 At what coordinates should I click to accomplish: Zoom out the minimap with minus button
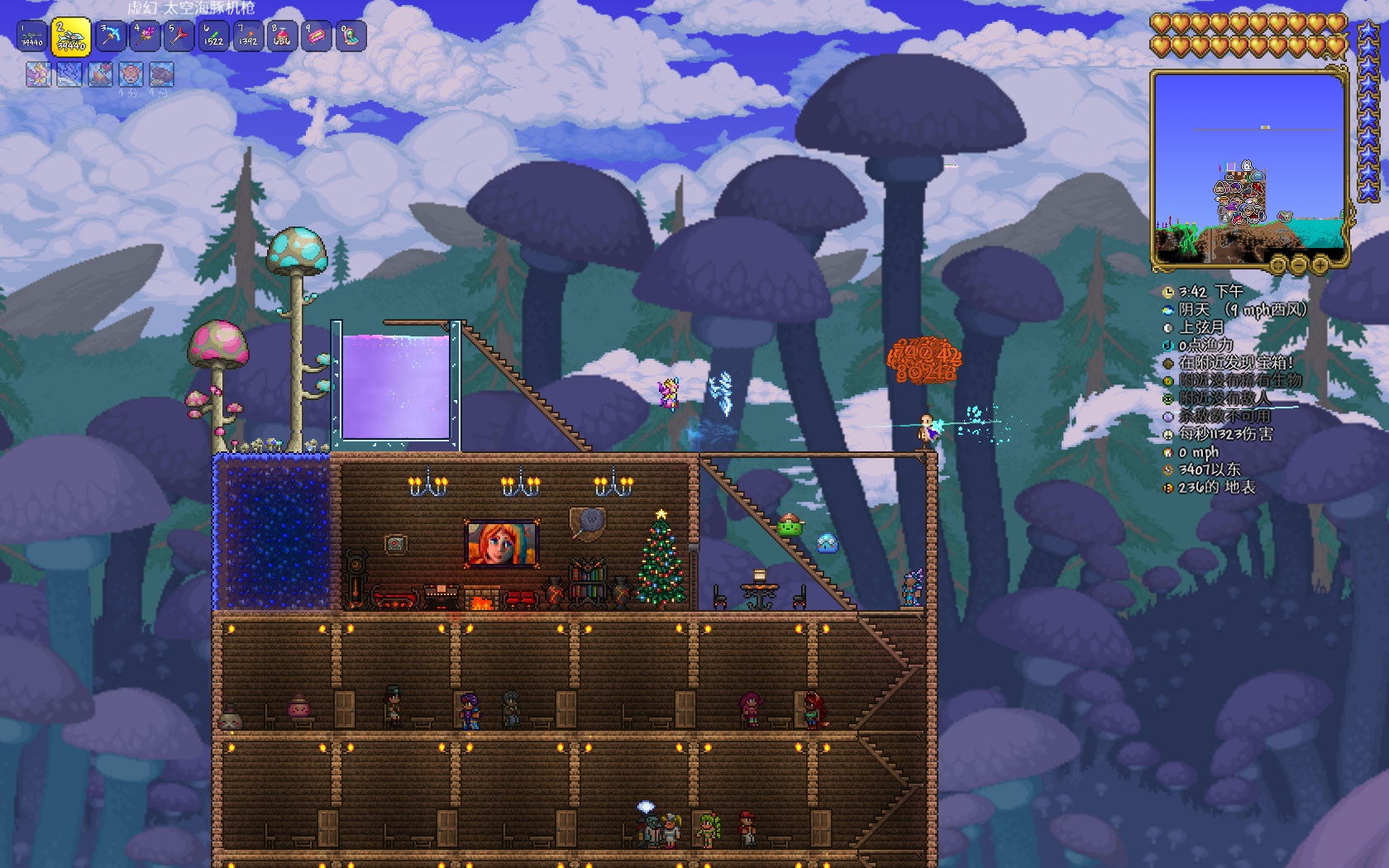(1299, 265)
